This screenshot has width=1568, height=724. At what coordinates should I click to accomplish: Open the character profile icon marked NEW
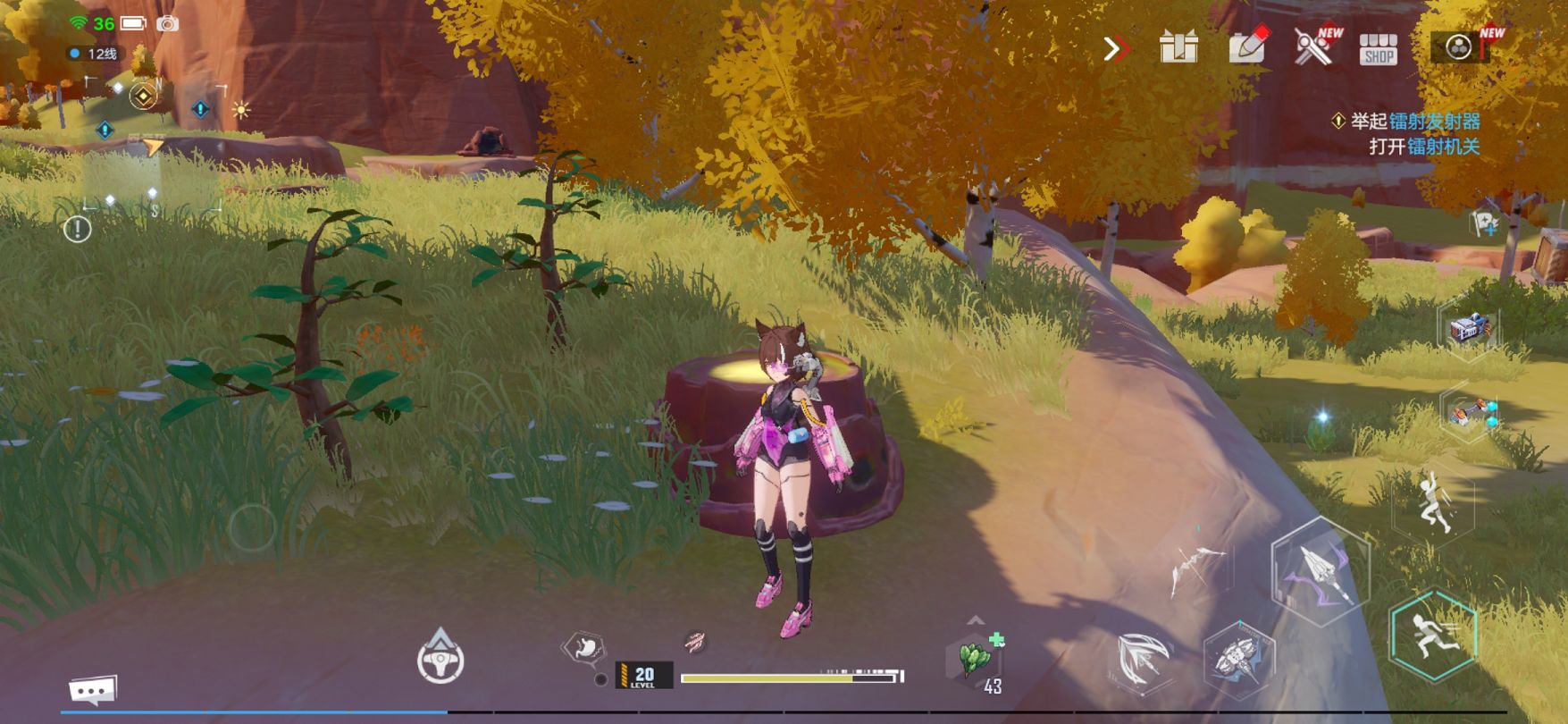coord(1460,46)
